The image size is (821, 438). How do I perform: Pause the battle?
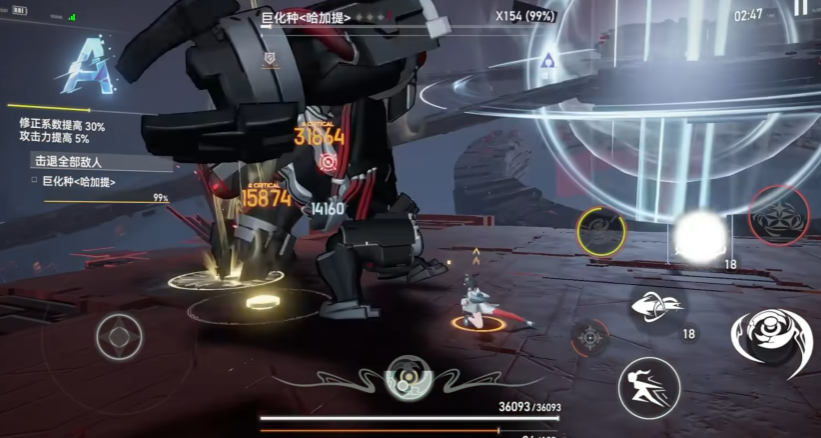pyautogui.click(x=800, y=8)
